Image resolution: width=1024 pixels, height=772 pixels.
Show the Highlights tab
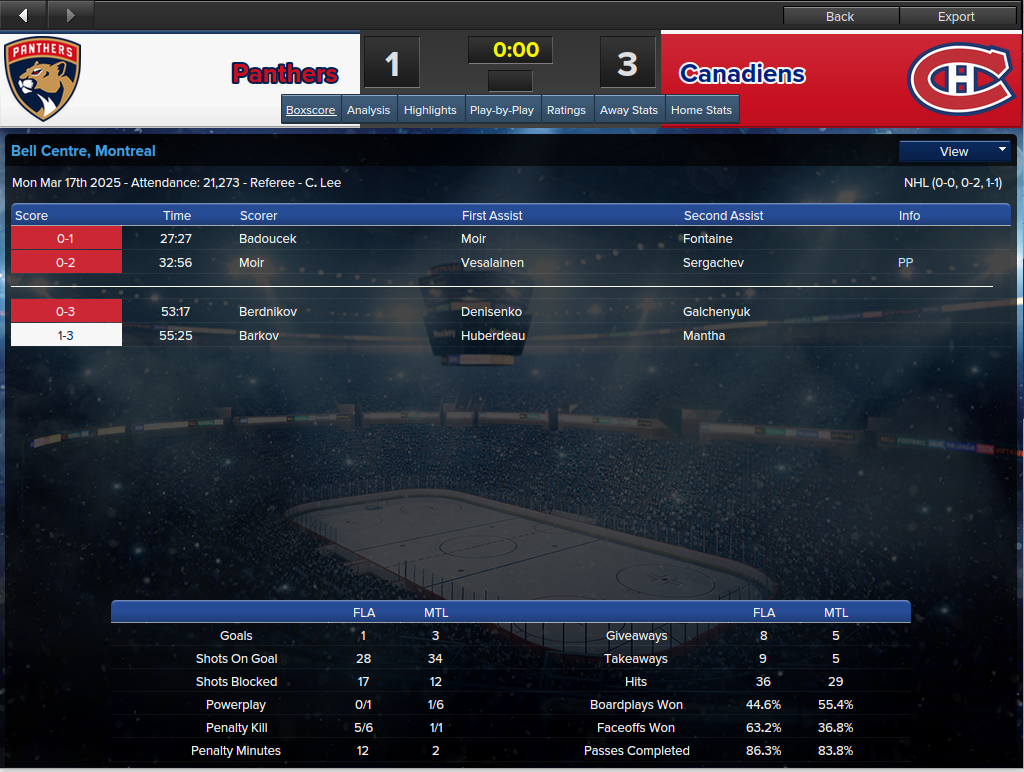(430, 110)
